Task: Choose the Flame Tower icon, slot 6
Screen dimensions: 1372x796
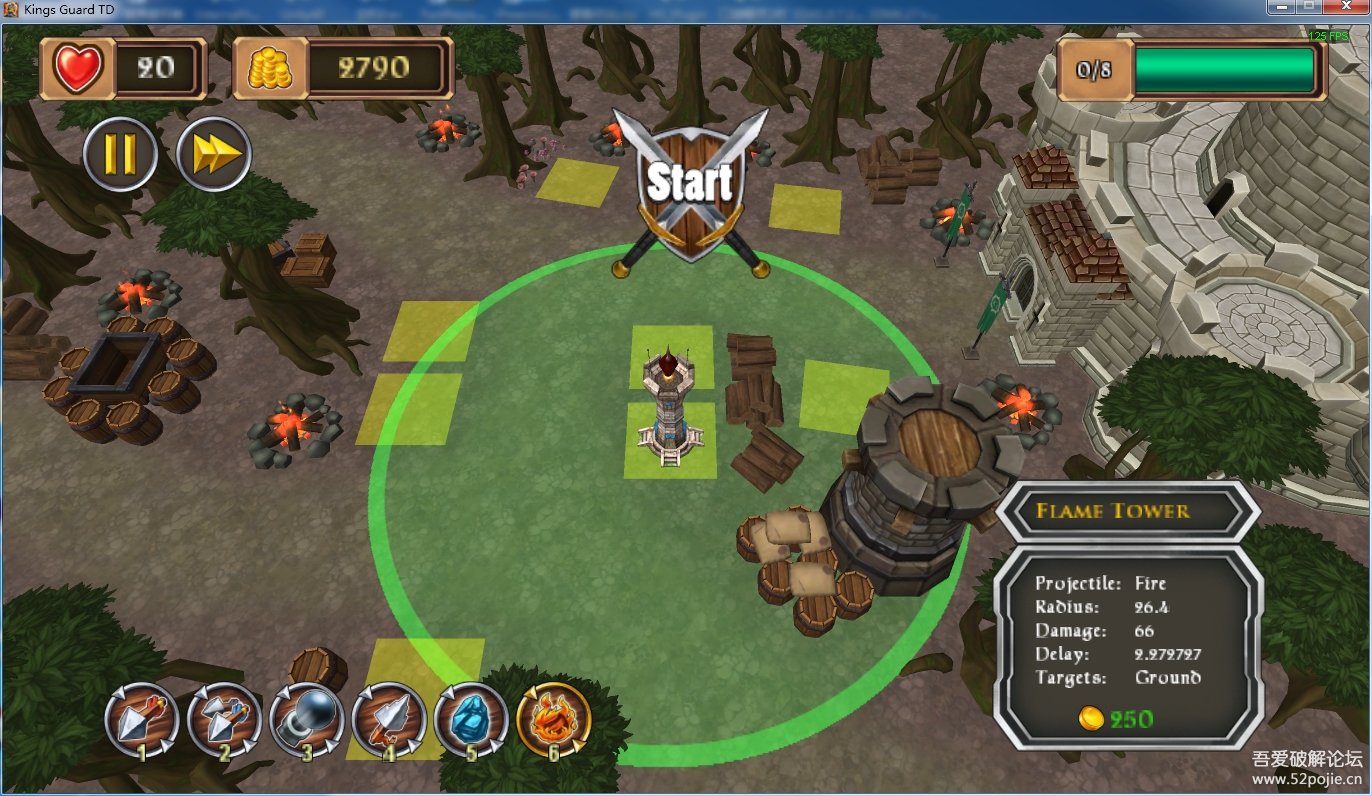Action: 554,720
